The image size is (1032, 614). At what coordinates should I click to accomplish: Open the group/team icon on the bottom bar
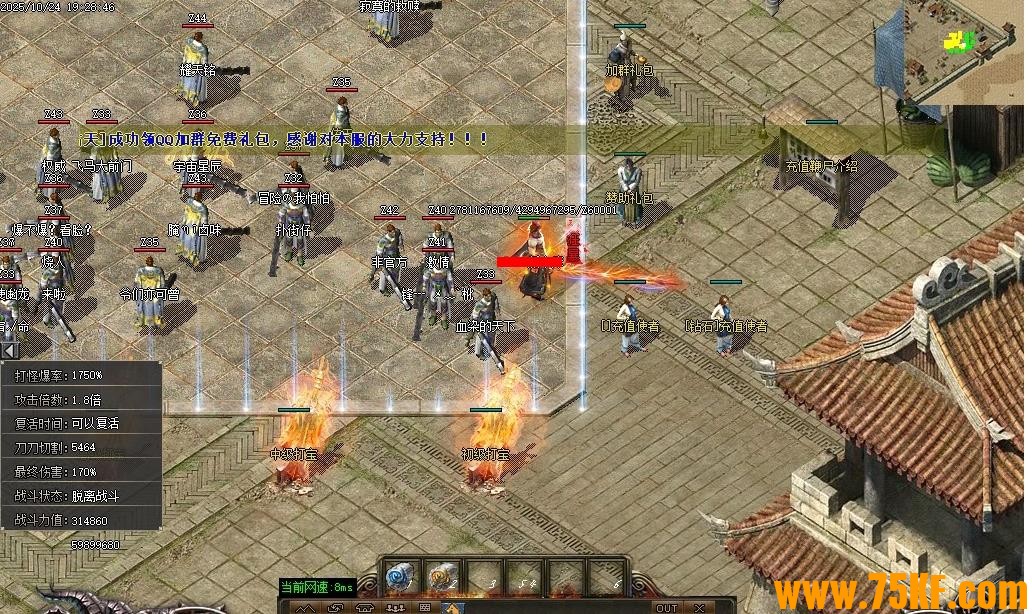[395, 607]
